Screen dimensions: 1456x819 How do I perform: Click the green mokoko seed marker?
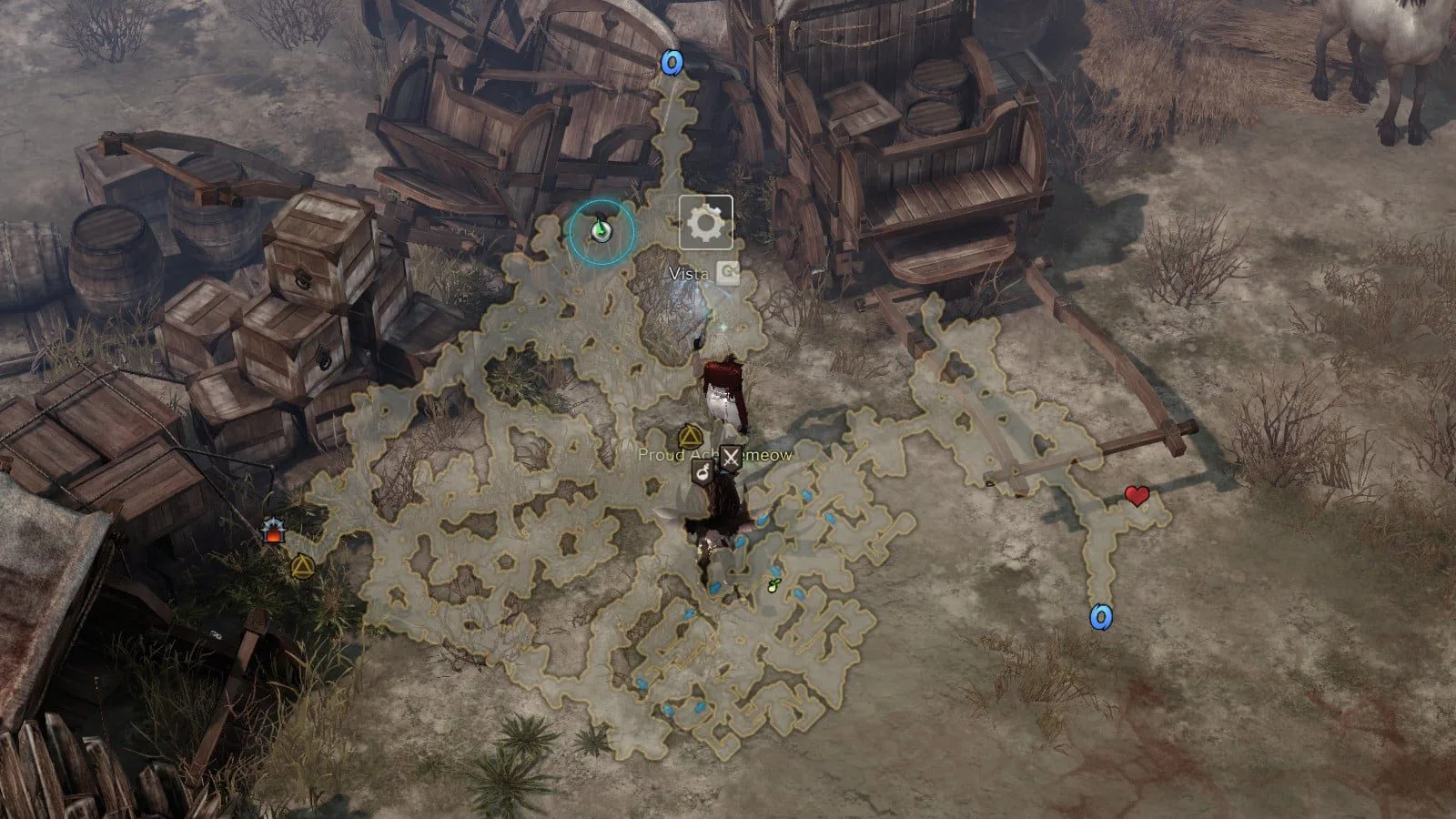pos(774,585)
